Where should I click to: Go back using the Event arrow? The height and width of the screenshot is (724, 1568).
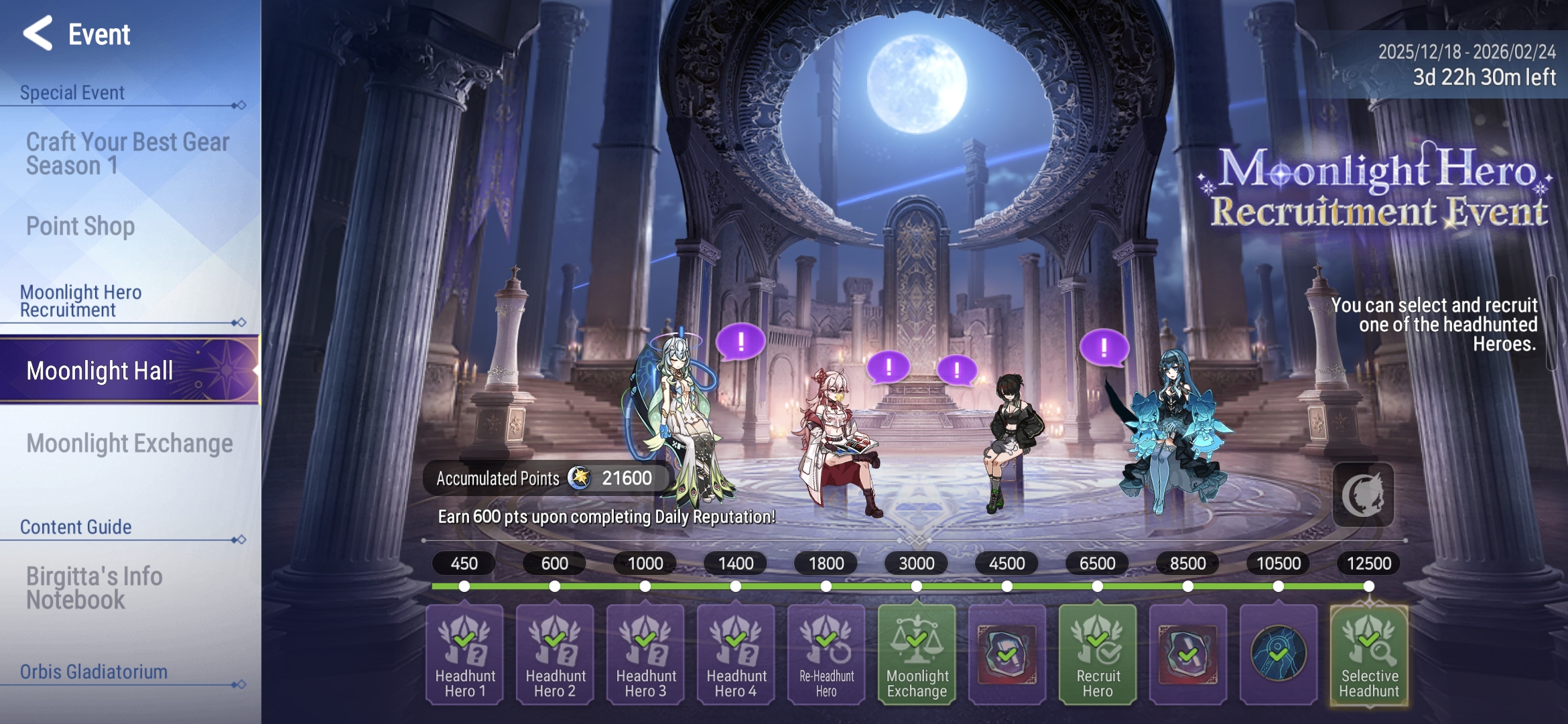(x=38, y=34)
